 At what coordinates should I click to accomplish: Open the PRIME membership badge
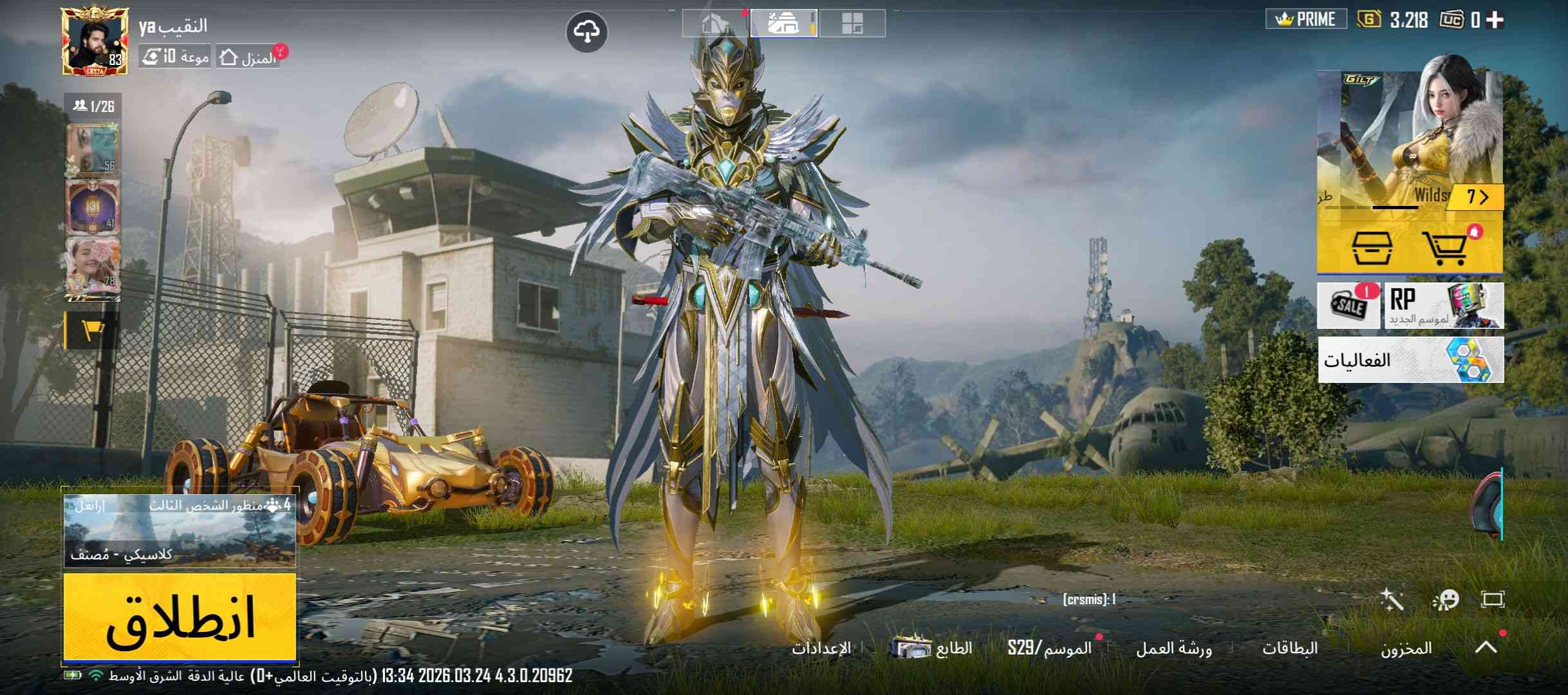[x=1306, y=19]
